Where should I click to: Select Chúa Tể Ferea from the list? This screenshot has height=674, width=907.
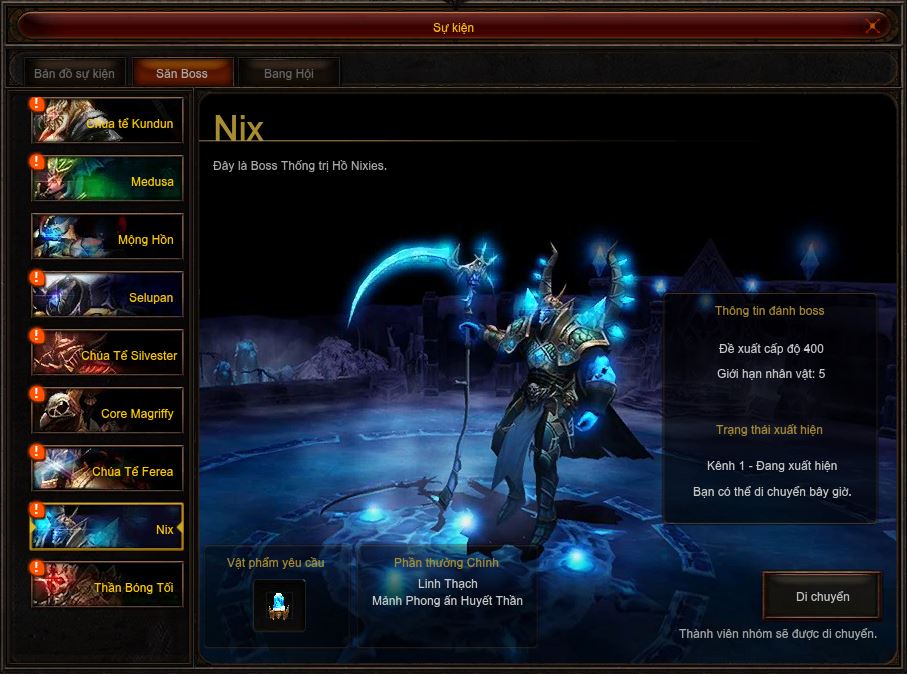point(107,469)
